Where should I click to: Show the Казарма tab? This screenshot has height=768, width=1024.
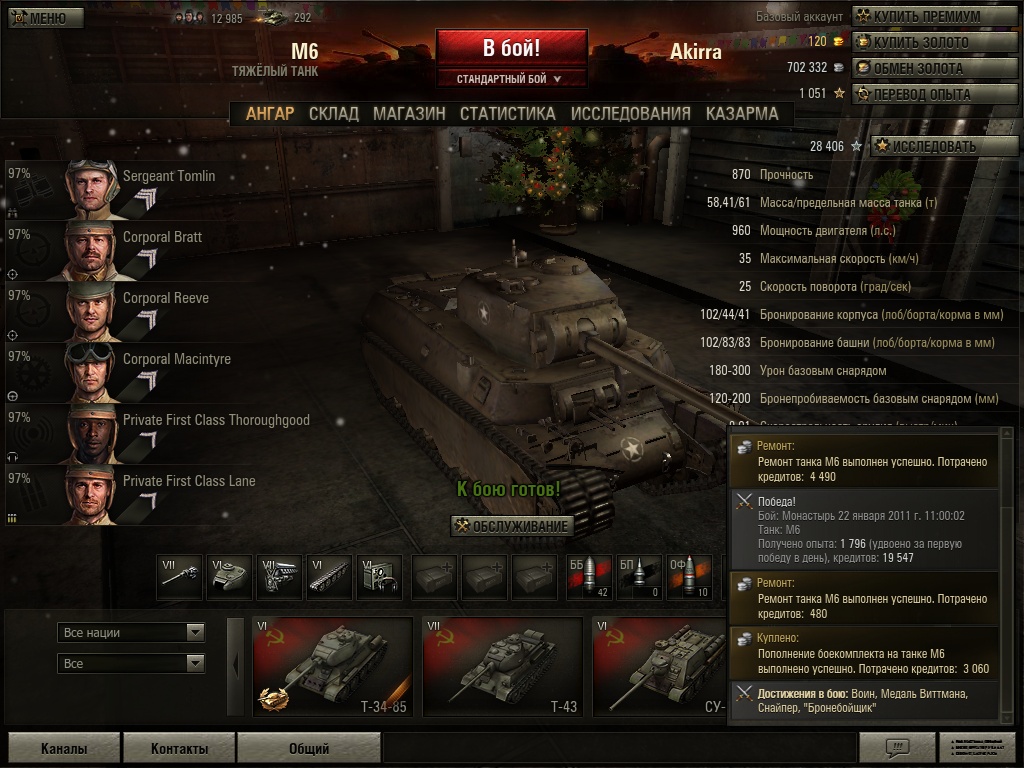[741, 114]
